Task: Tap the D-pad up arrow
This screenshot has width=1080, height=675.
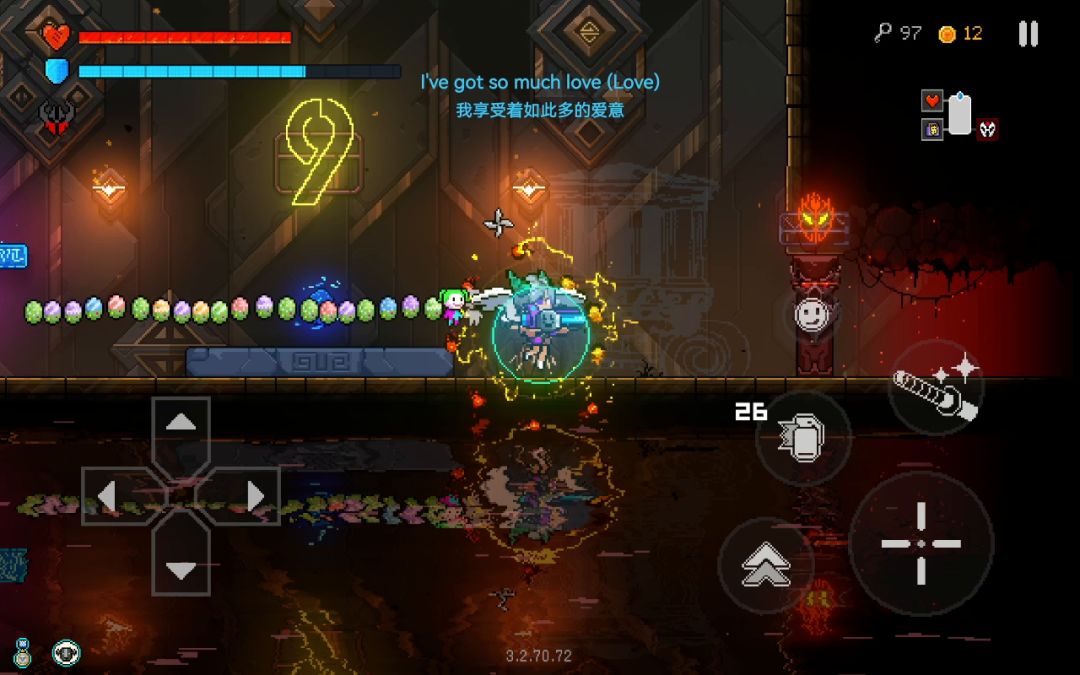Action: tap(180, 423)
